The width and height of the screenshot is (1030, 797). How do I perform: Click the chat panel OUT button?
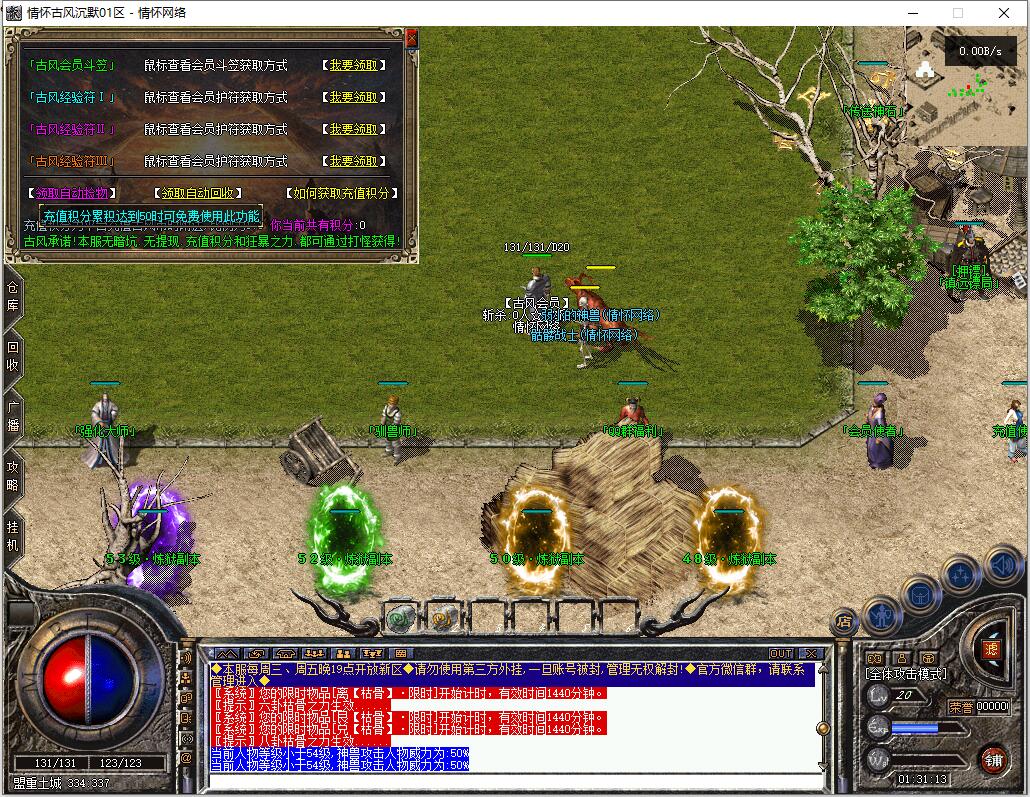point(781,653)
